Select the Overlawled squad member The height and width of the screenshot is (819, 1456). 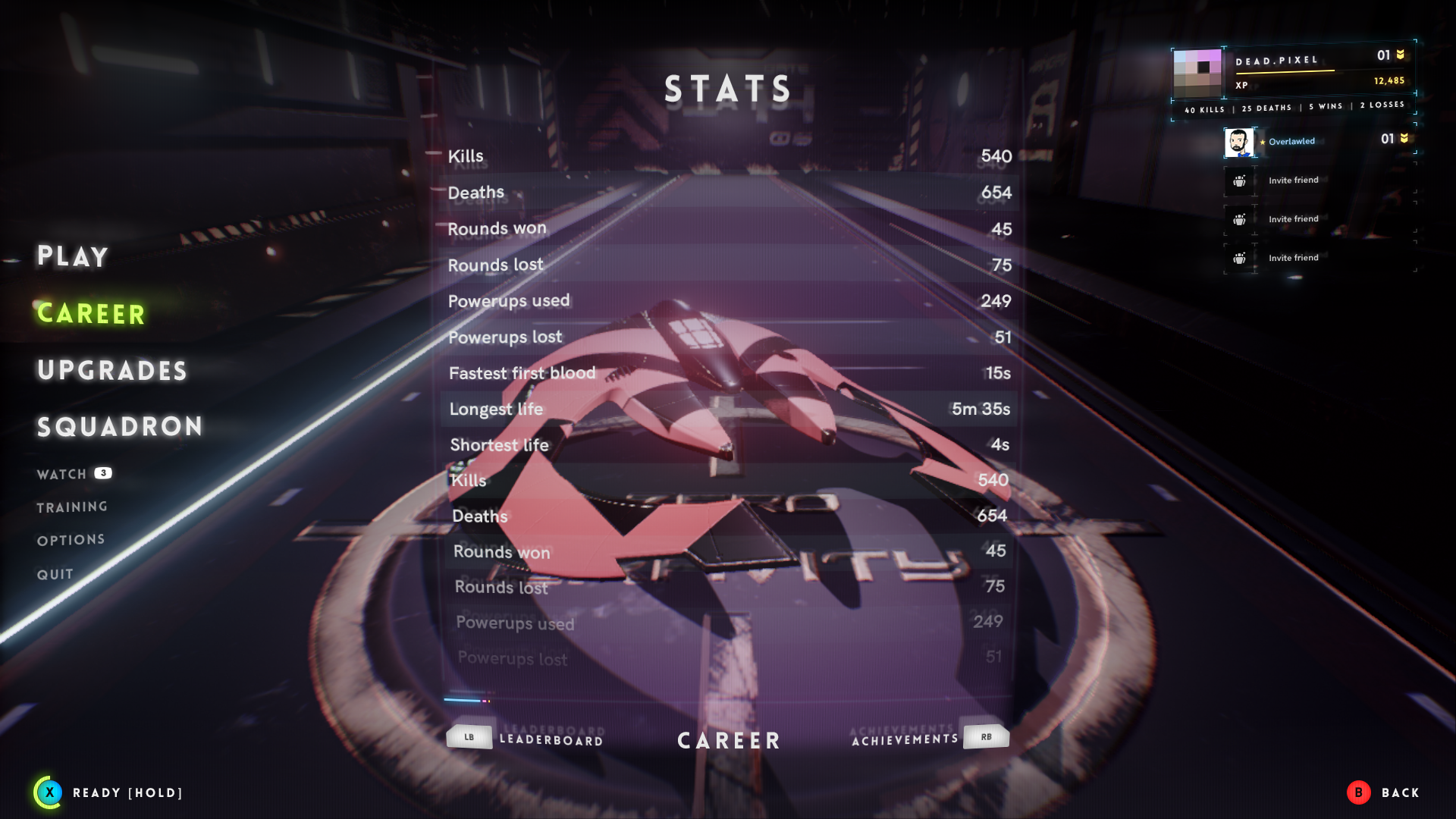pos(1291,142)
